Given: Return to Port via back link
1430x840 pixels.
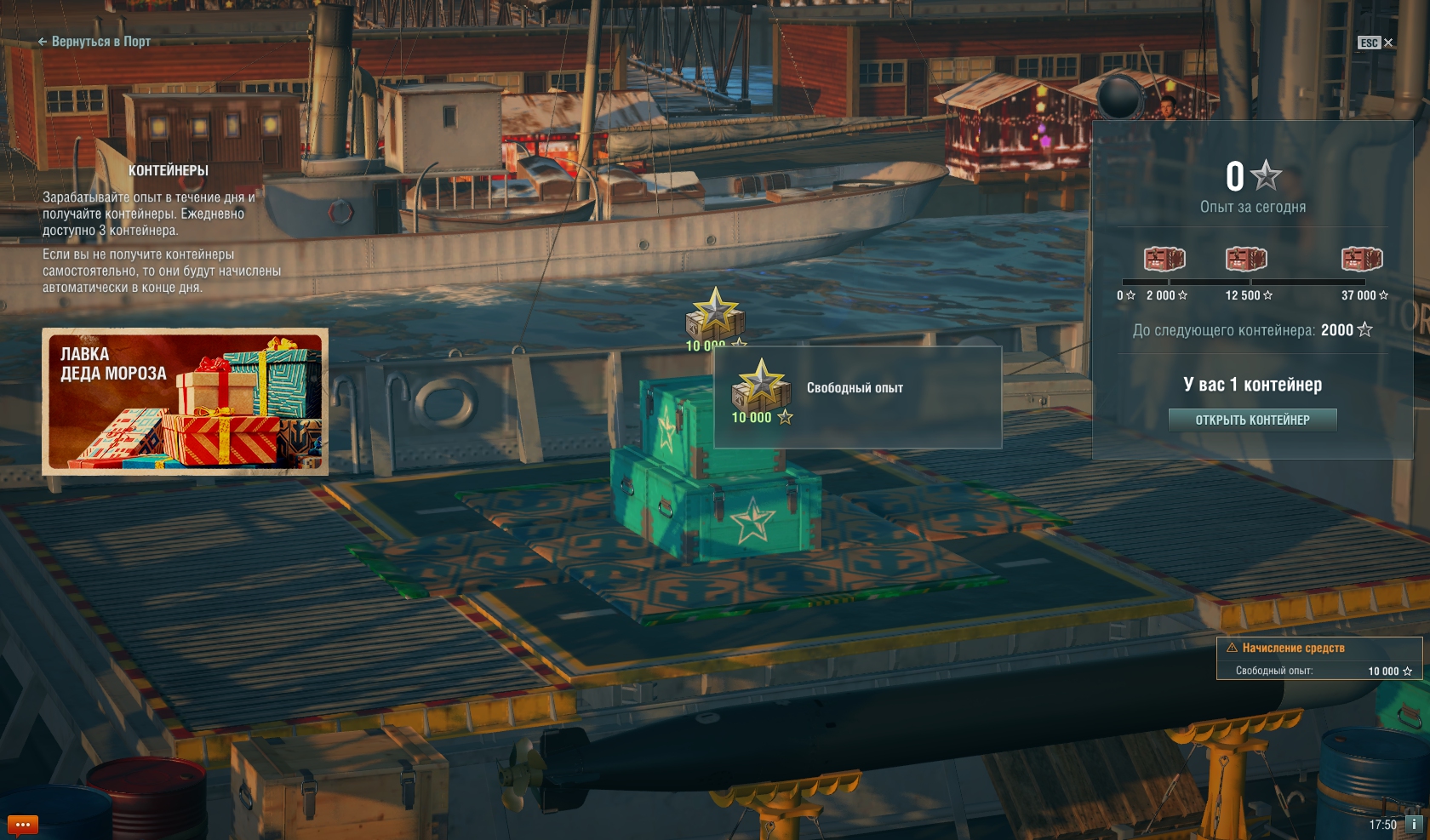Looking at the screenshot, I should coord(94,42).
